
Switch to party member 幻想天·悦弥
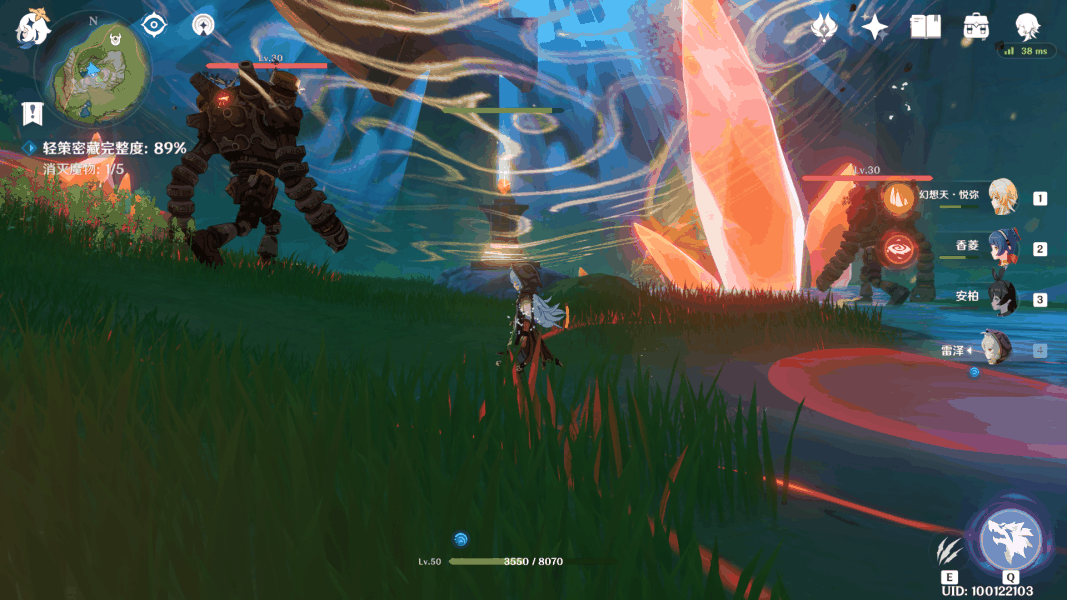tap(1001, 197)
